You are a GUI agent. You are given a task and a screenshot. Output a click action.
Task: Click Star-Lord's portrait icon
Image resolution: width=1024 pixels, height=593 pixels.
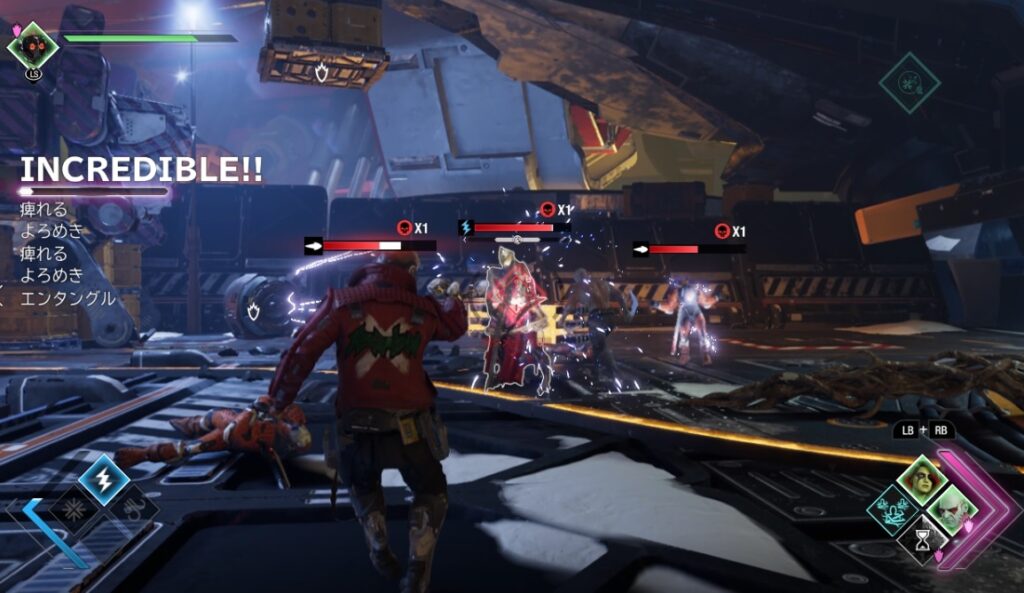33,45
